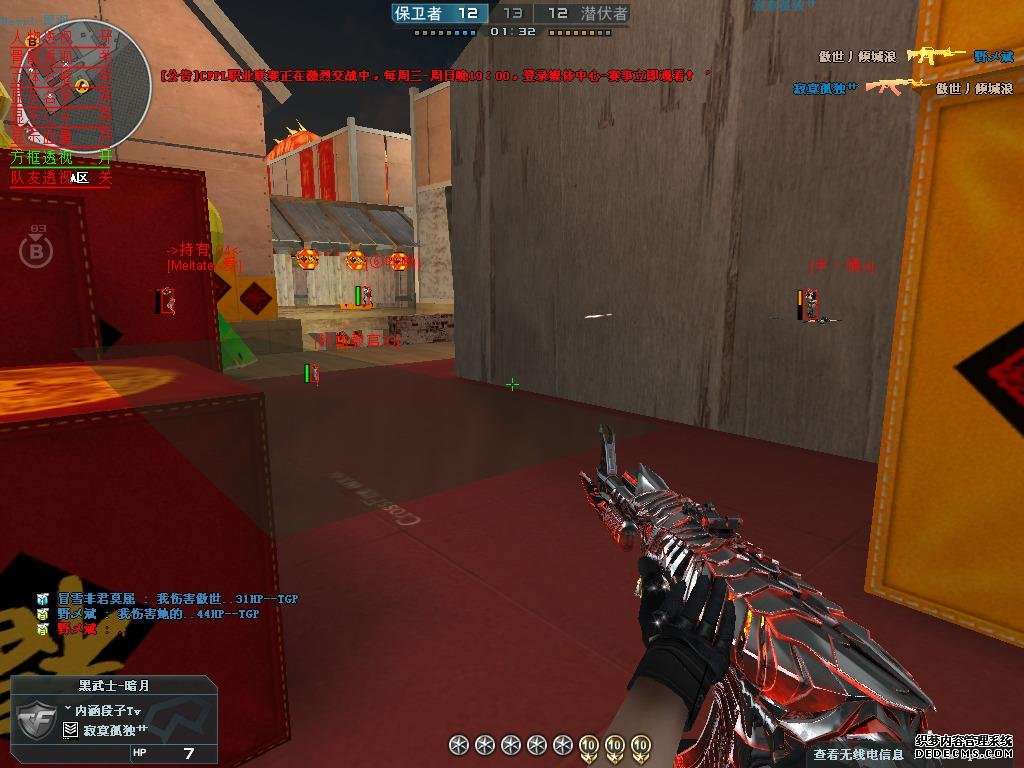Select the rank badge beside 寂寞孤独

(70, 731)
